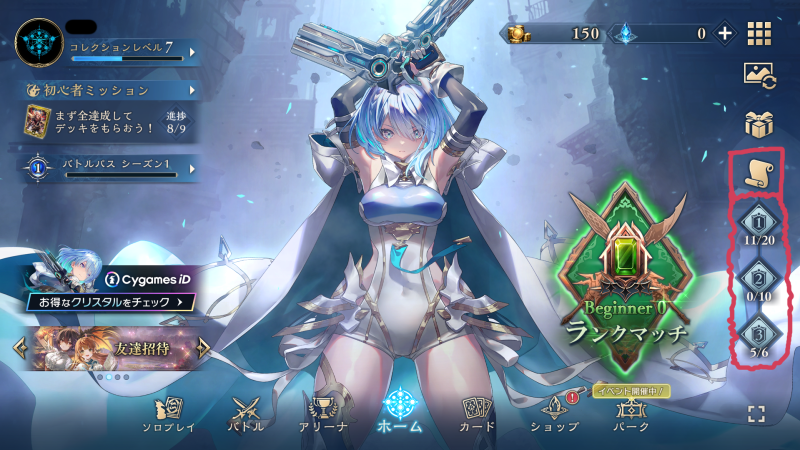Image resolution: width=800 pixels, height=450 pixels.
Task: Open the アリーナ tab
Action: (x=322, y=414)
